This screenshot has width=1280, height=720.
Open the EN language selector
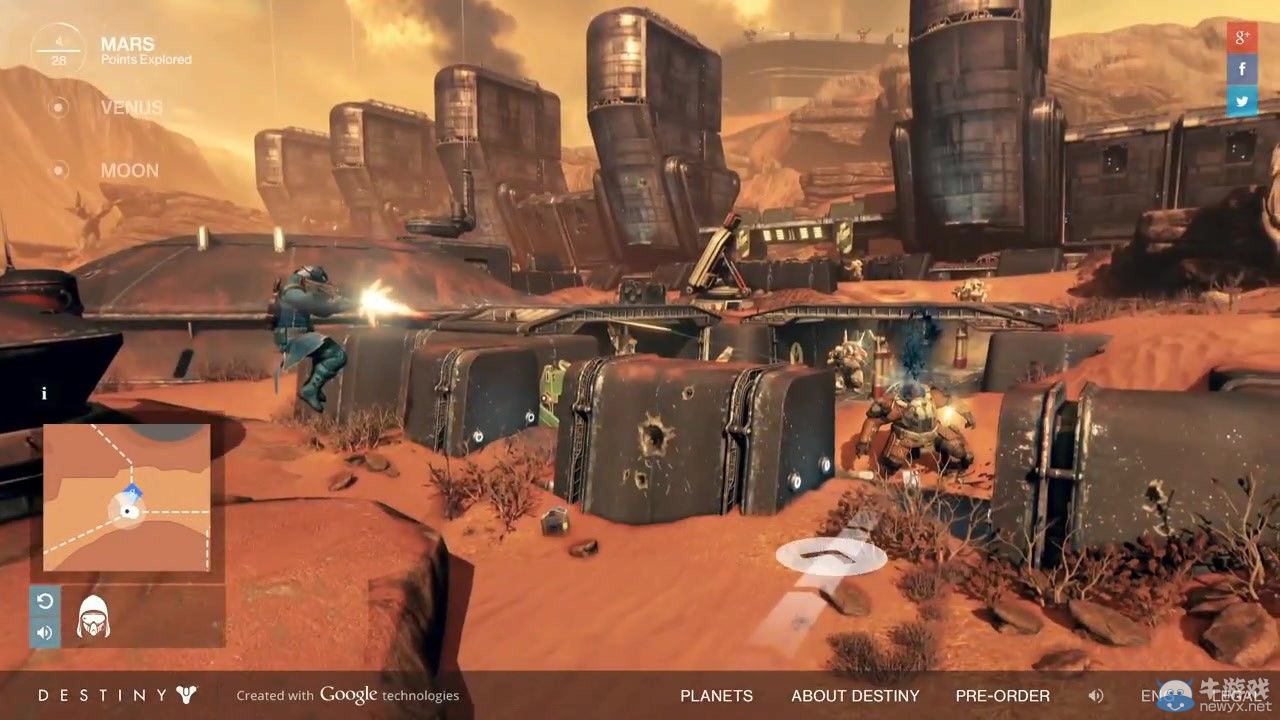[x=1152, y=695]
